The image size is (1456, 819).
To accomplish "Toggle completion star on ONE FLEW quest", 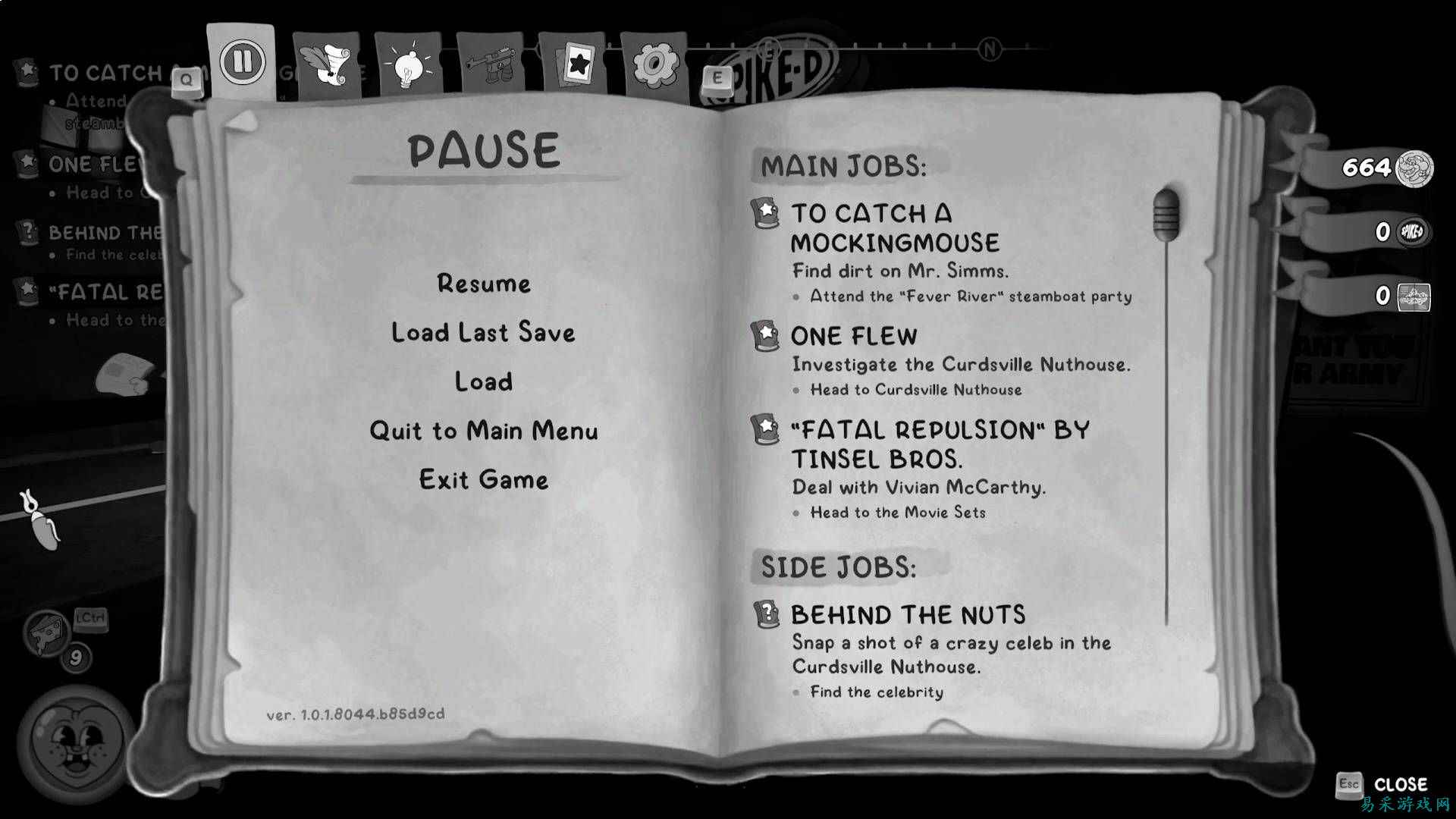I will pyautogui.click(x=766, y=336).
